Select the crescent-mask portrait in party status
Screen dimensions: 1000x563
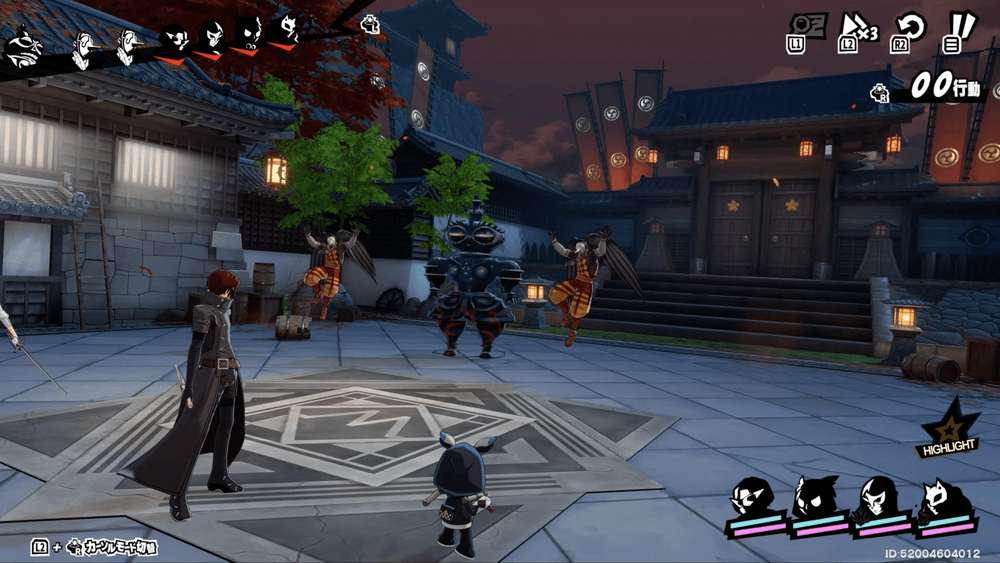click(879, 497)
